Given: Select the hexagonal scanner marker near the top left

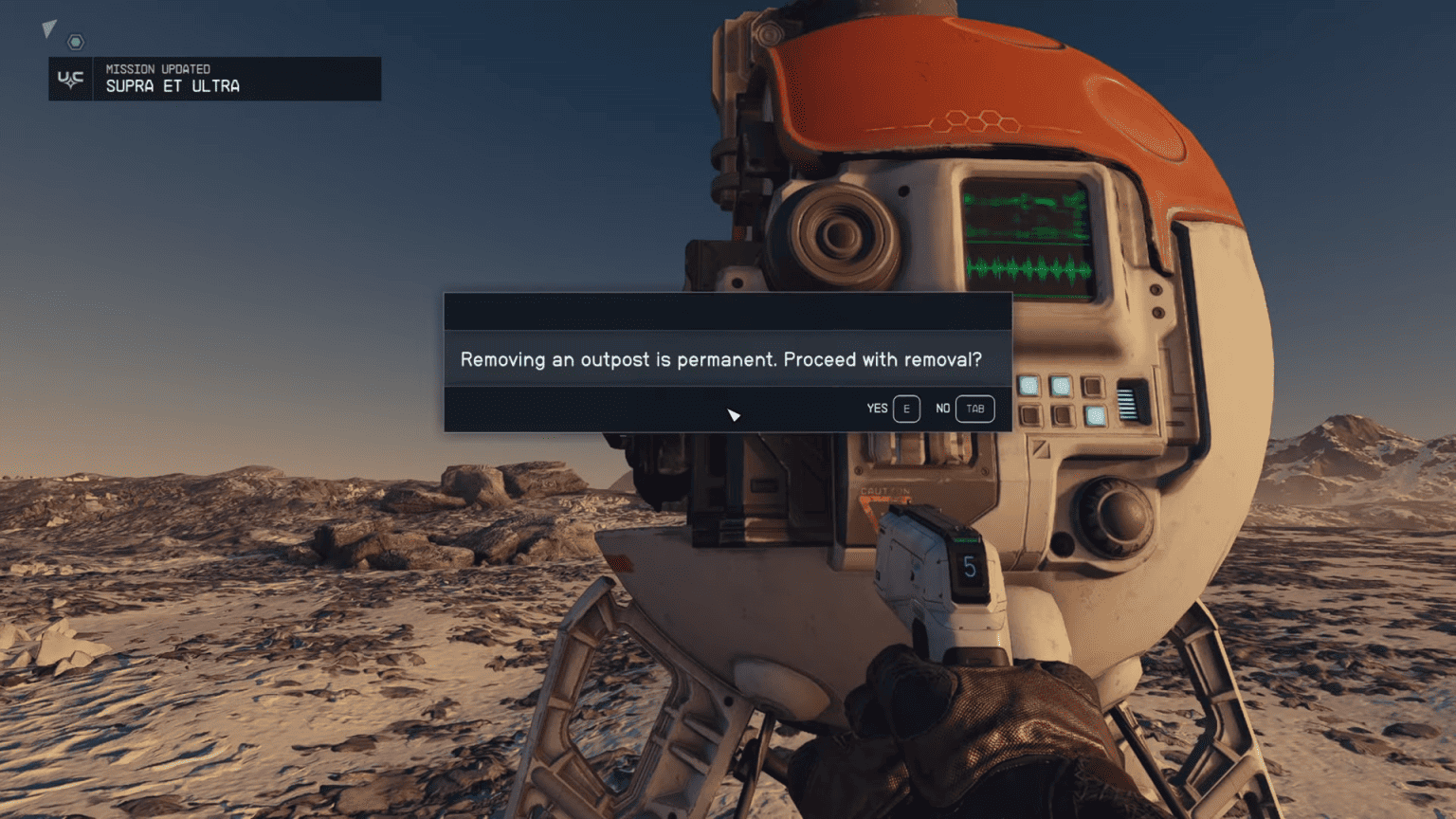Looking at the screenshot, I should 74,42.
